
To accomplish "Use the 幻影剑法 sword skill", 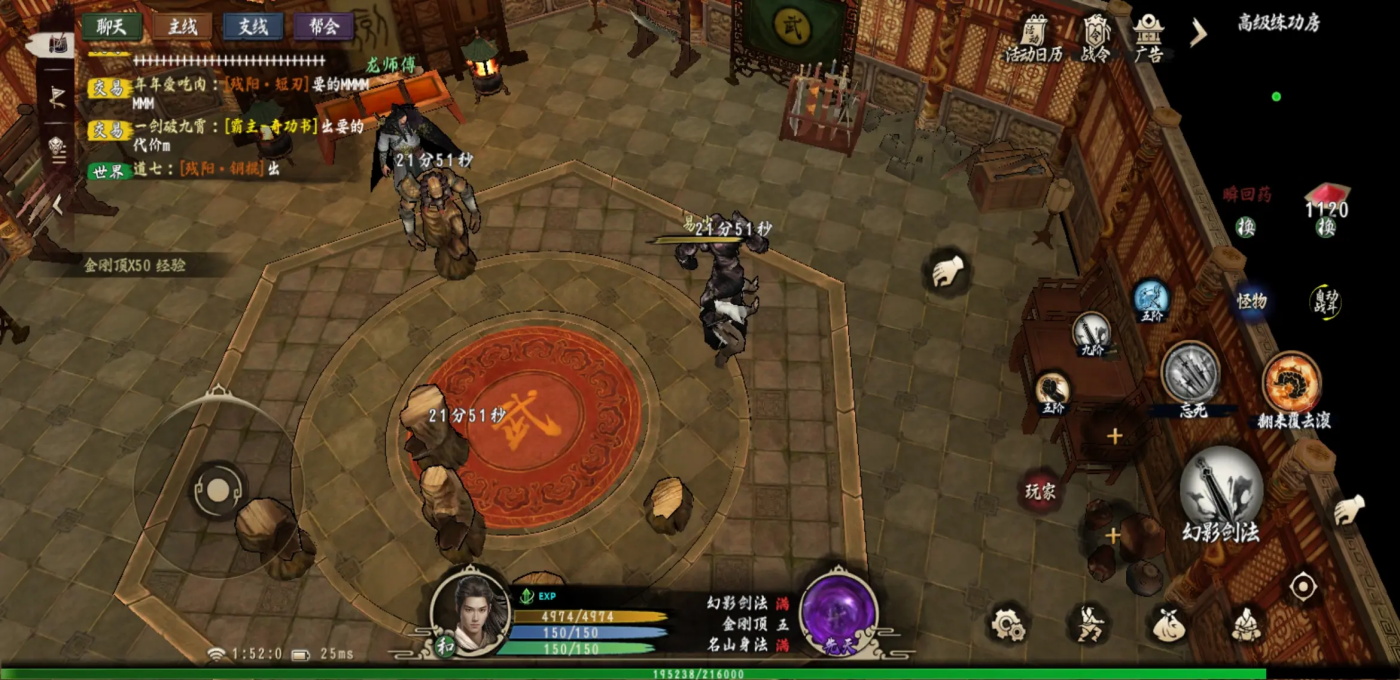I will click(x=1221, y=492).
